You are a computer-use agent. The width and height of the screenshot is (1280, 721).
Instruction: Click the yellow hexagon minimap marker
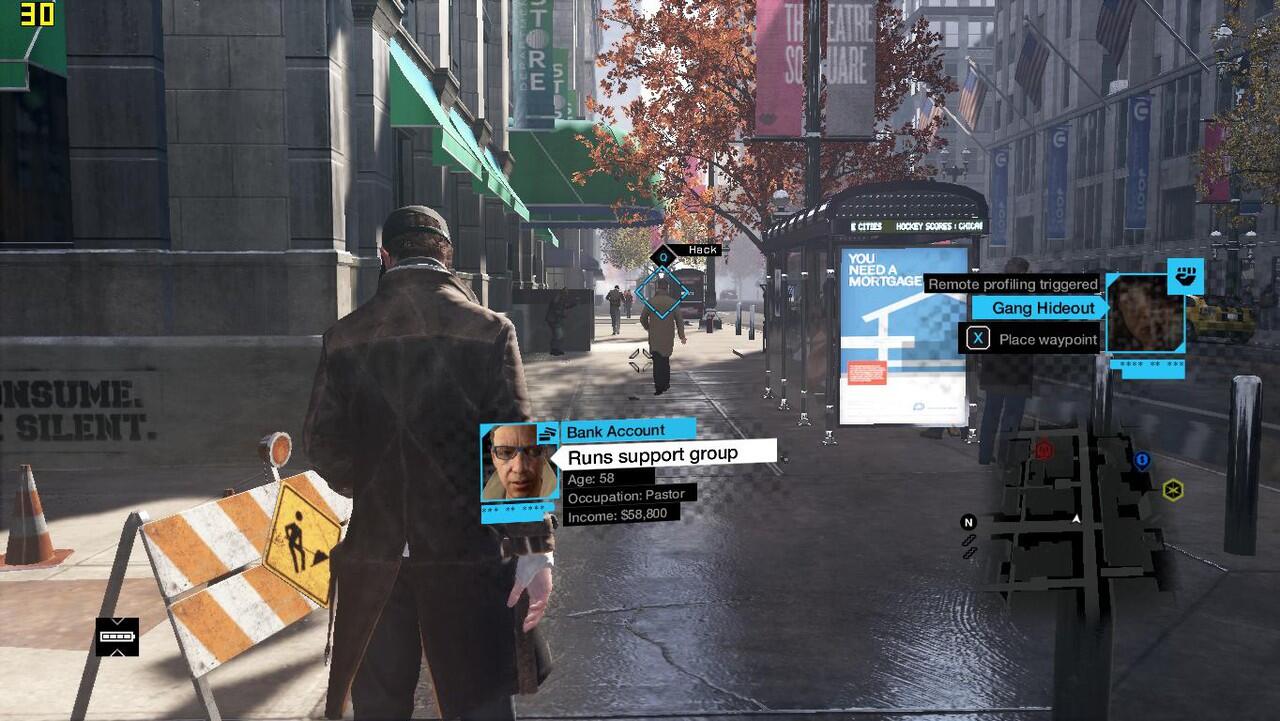pyautogui.click(x=1173, y=490)
